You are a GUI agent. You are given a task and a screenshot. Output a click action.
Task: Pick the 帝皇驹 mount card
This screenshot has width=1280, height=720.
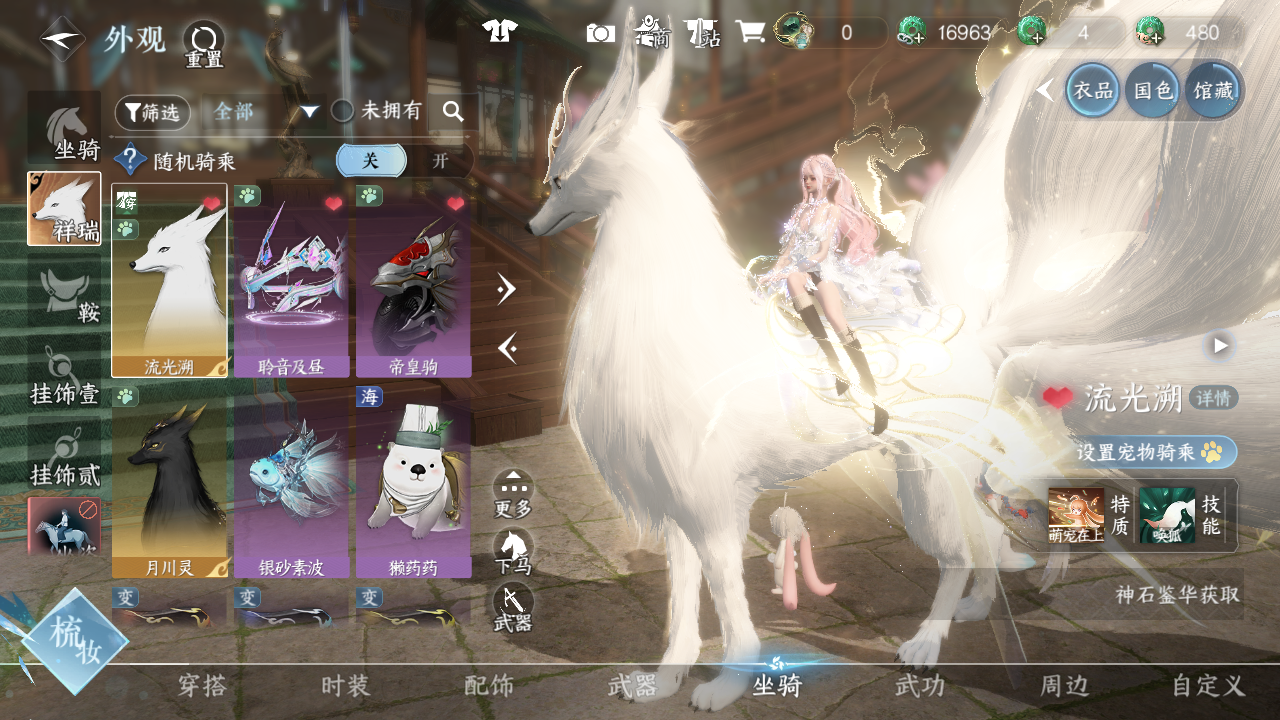[x=413, y=280]
